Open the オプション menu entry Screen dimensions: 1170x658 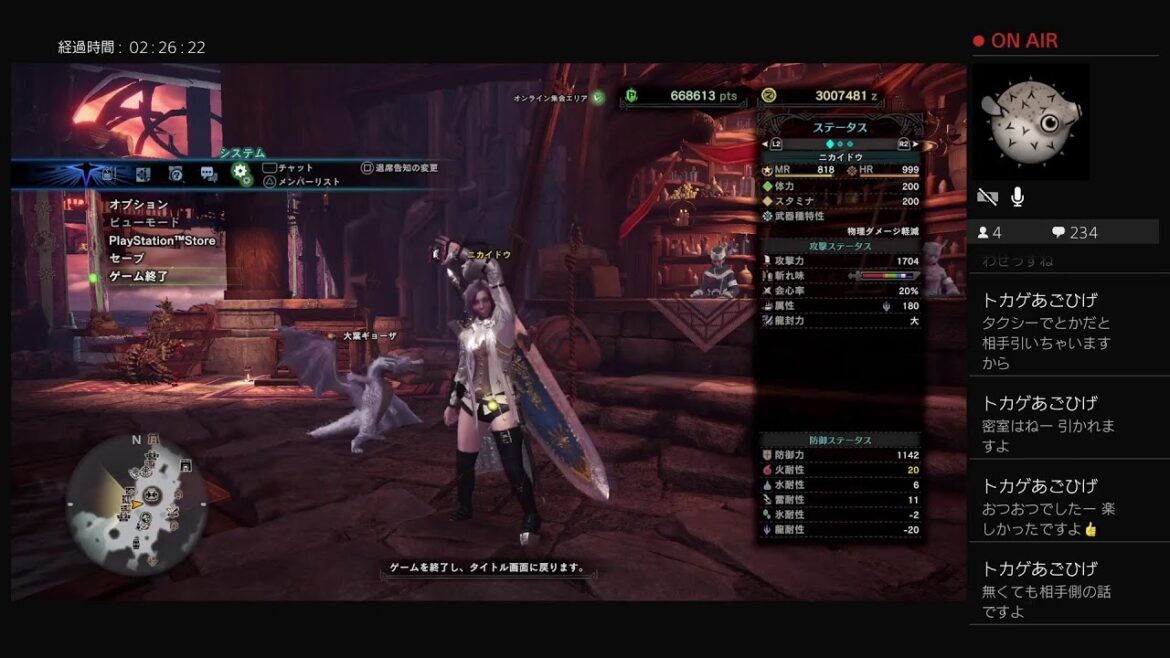point(139,205)
